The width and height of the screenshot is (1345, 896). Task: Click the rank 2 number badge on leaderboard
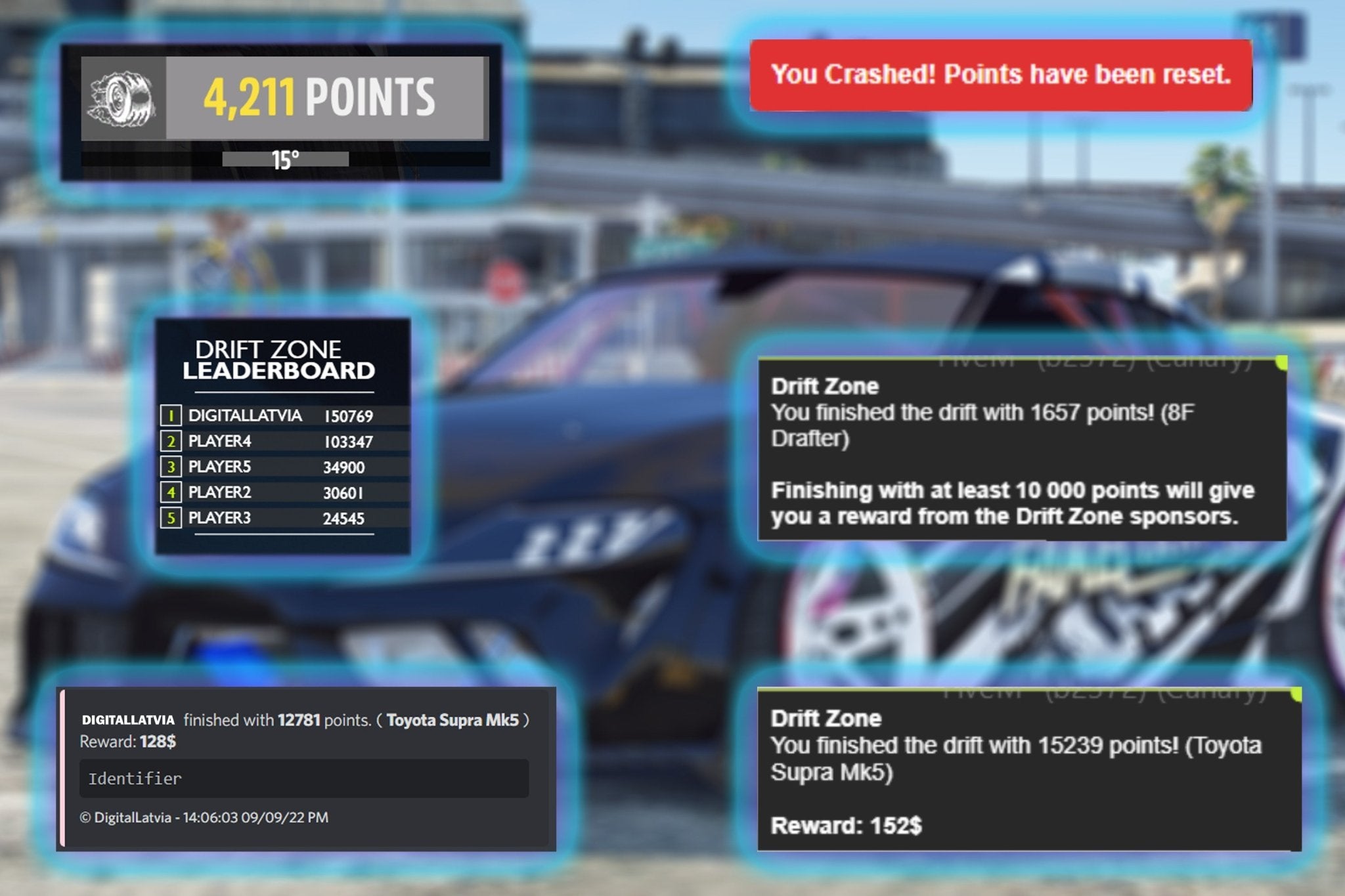[x=172, y=442]
